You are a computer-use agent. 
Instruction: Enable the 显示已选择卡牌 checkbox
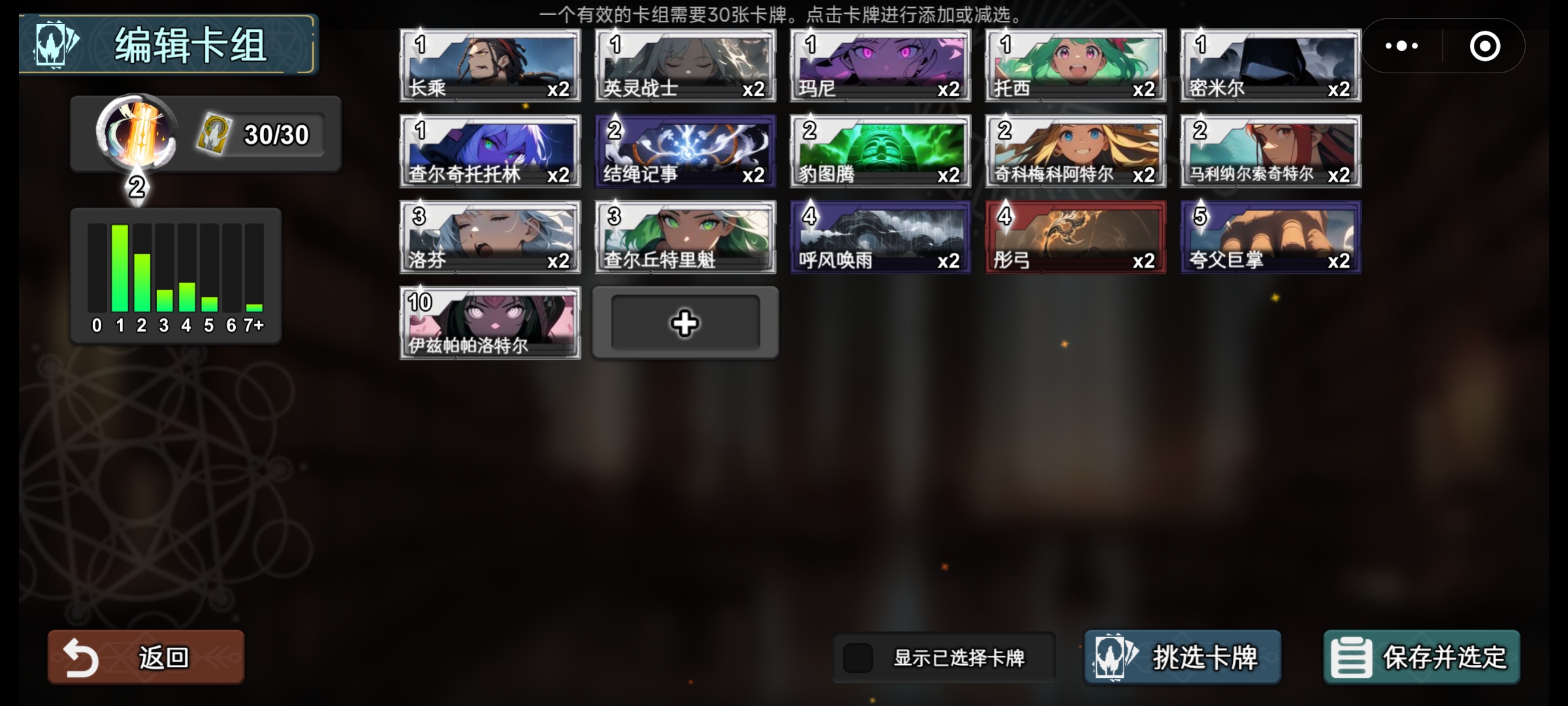(x=859, y=657)
